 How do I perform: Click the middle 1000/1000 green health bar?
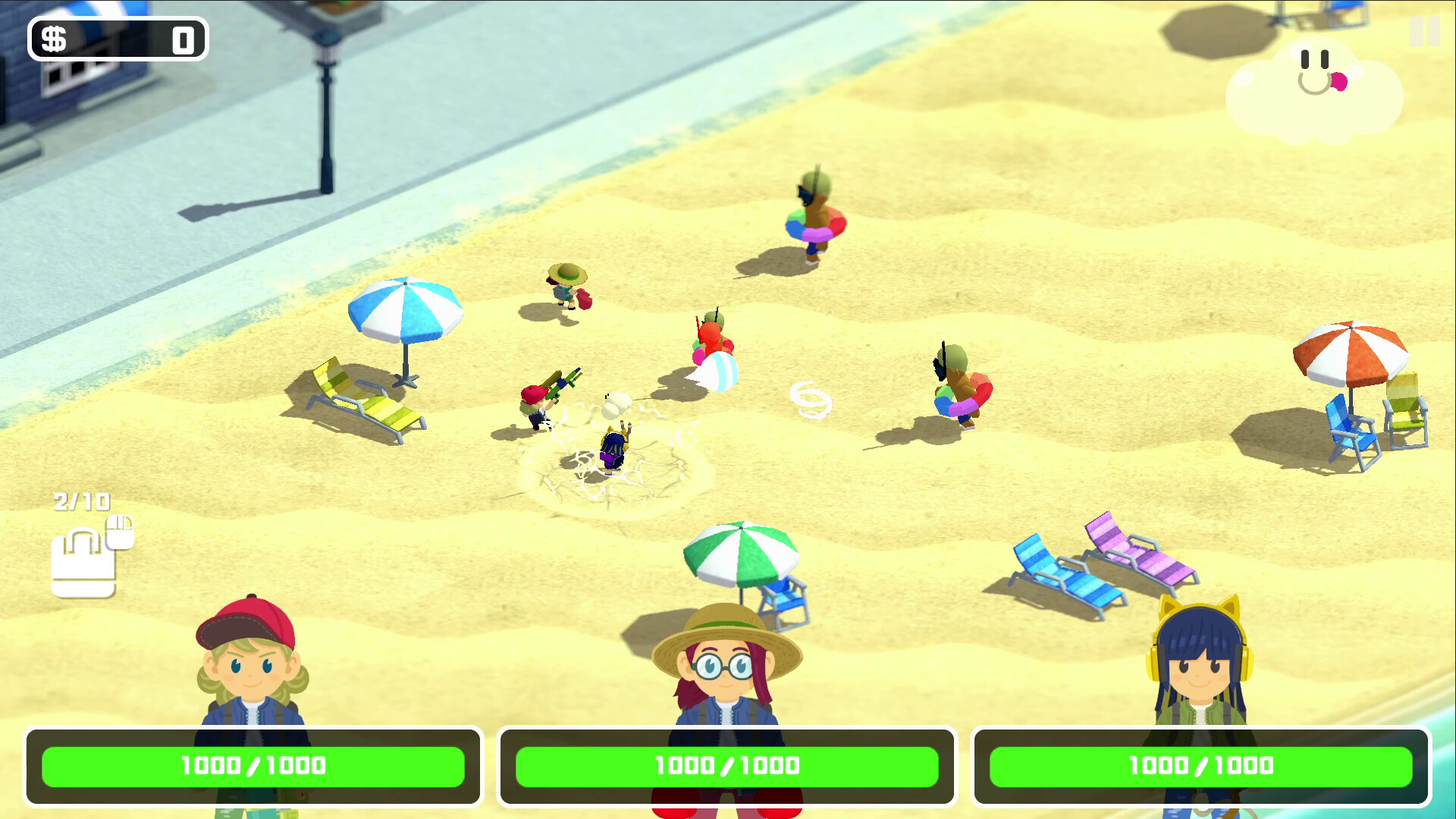[726, 767]
